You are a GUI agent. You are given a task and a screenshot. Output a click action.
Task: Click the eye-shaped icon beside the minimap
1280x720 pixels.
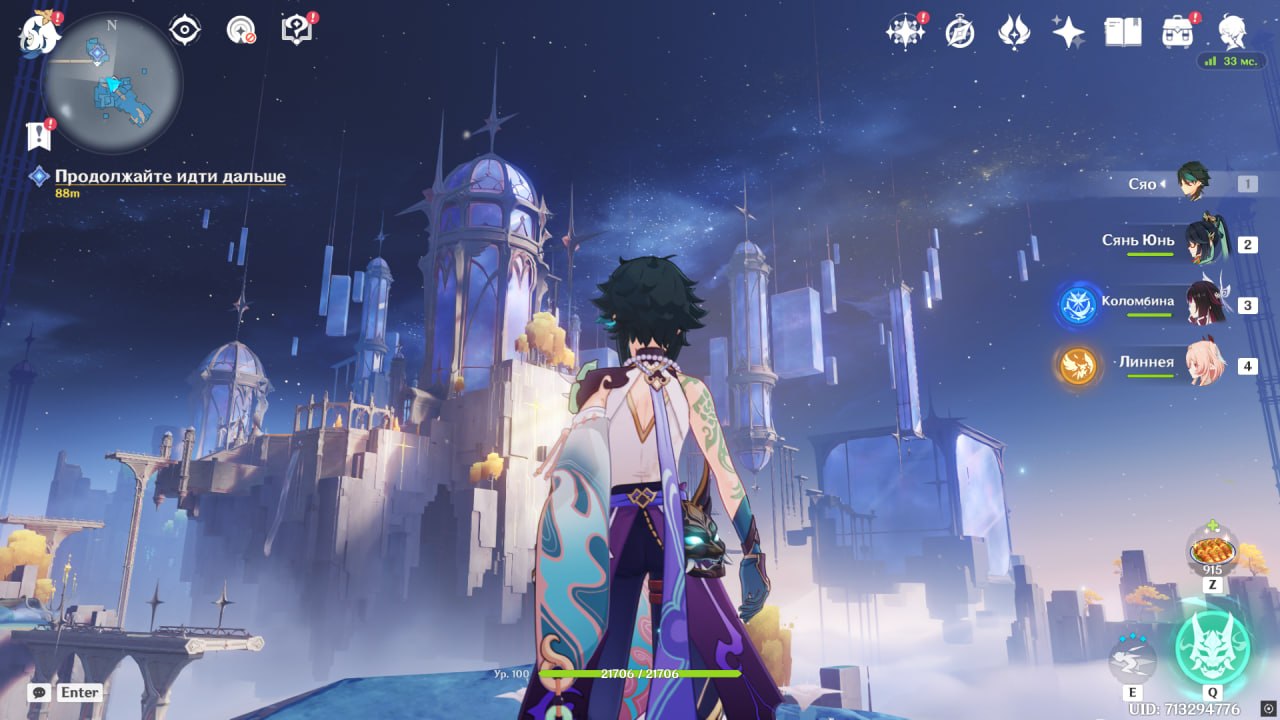pyautogui.click(x=185, y=30)
